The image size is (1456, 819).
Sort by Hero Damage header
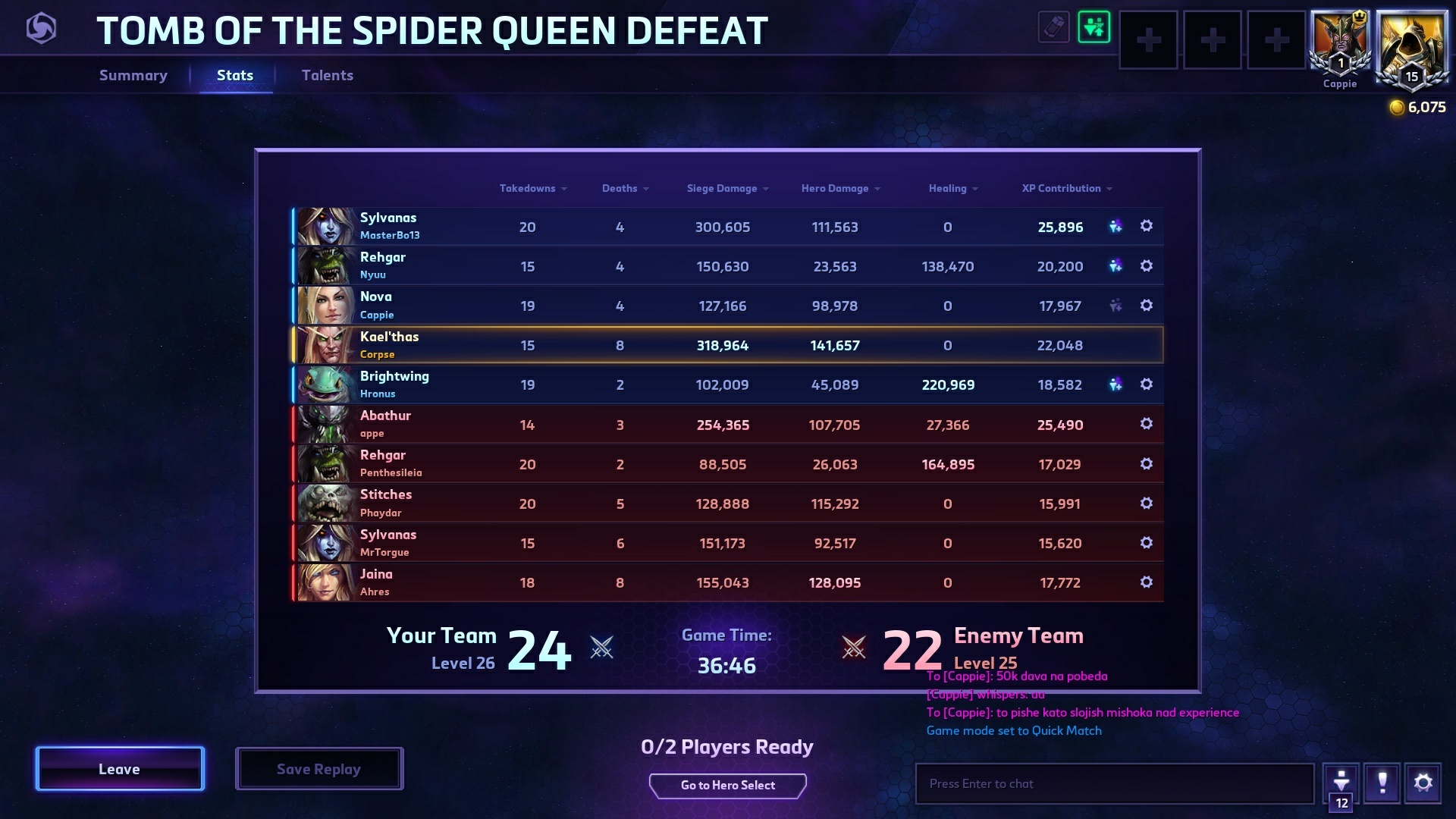point(839,188)
